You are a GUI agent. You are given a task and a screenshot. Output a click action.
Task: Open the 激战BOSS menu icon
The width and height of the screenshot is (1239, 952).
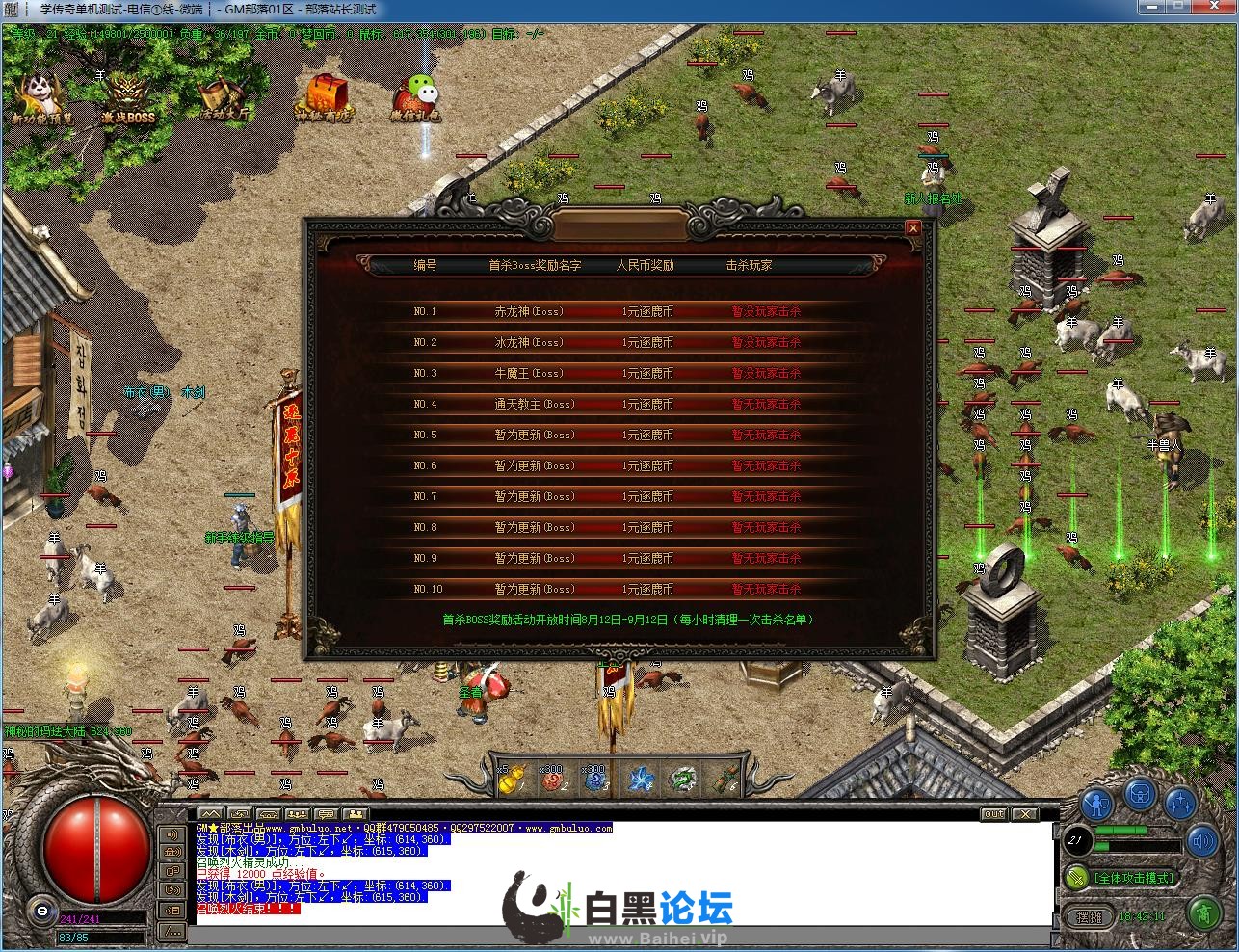click(x=128, y=98)
